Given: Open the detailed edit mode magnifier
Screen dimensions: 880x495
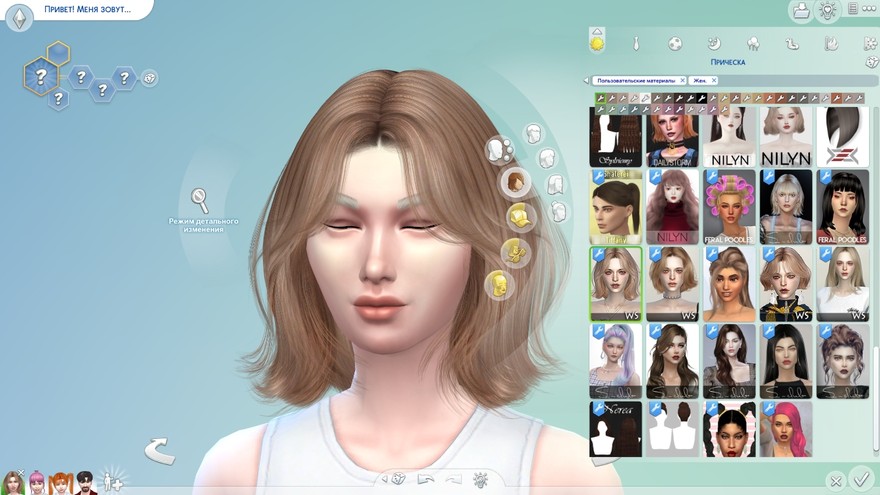Looking at the screenshot, I should click(x=200, y=199).
